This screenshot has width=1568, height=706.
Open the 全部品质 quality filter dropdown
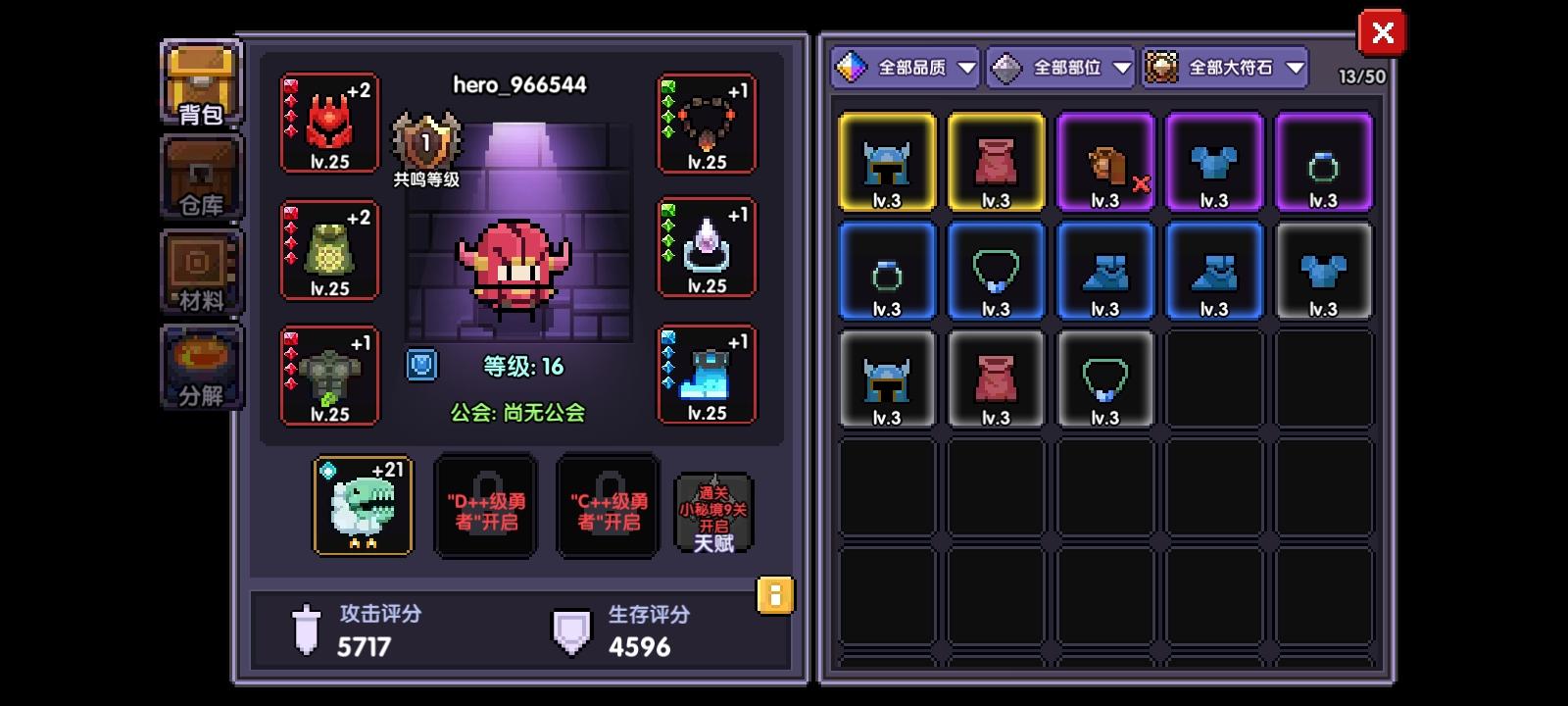[x=903, y=68]
